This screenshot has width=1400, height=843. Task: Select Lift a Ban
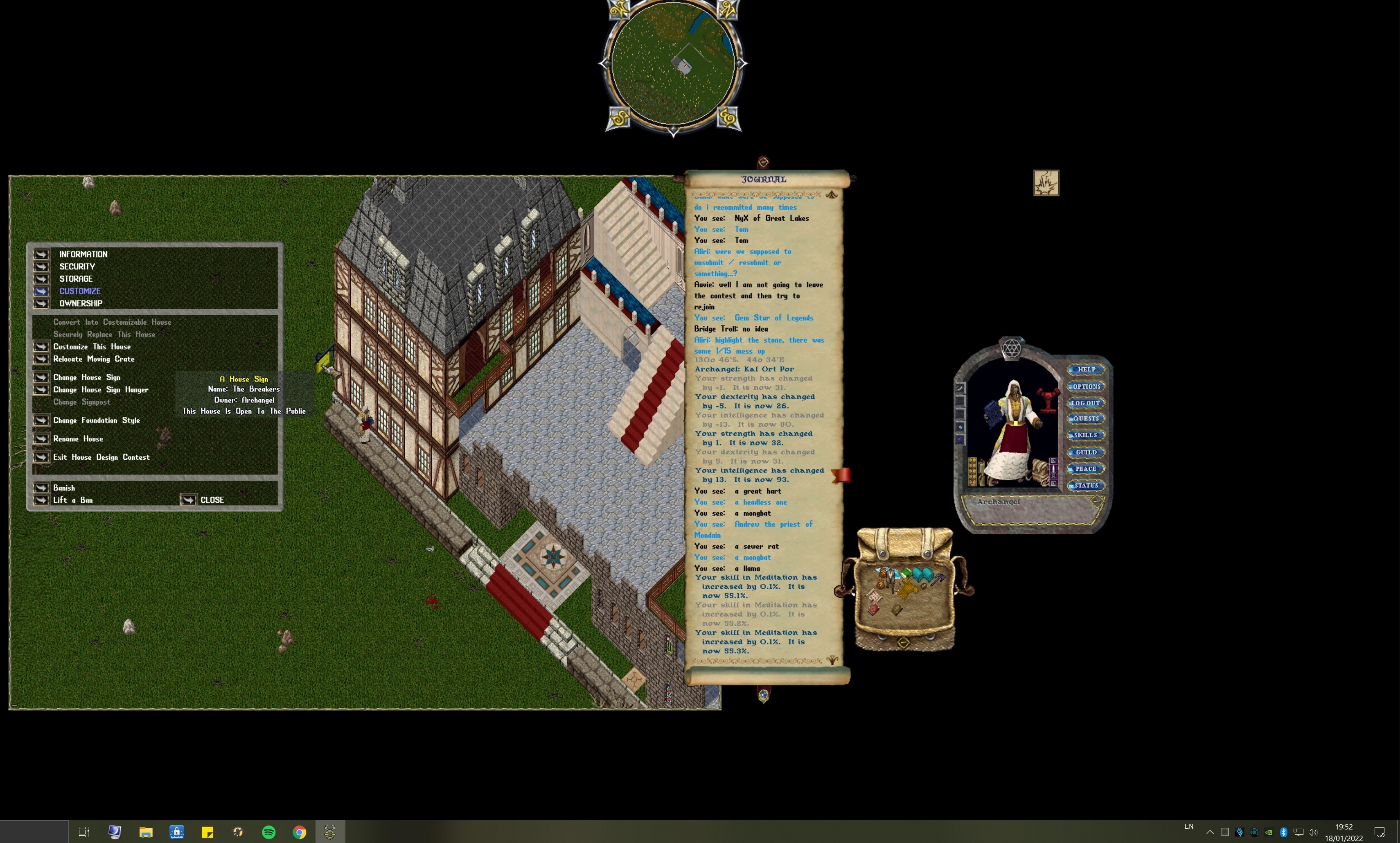(41, 500)
